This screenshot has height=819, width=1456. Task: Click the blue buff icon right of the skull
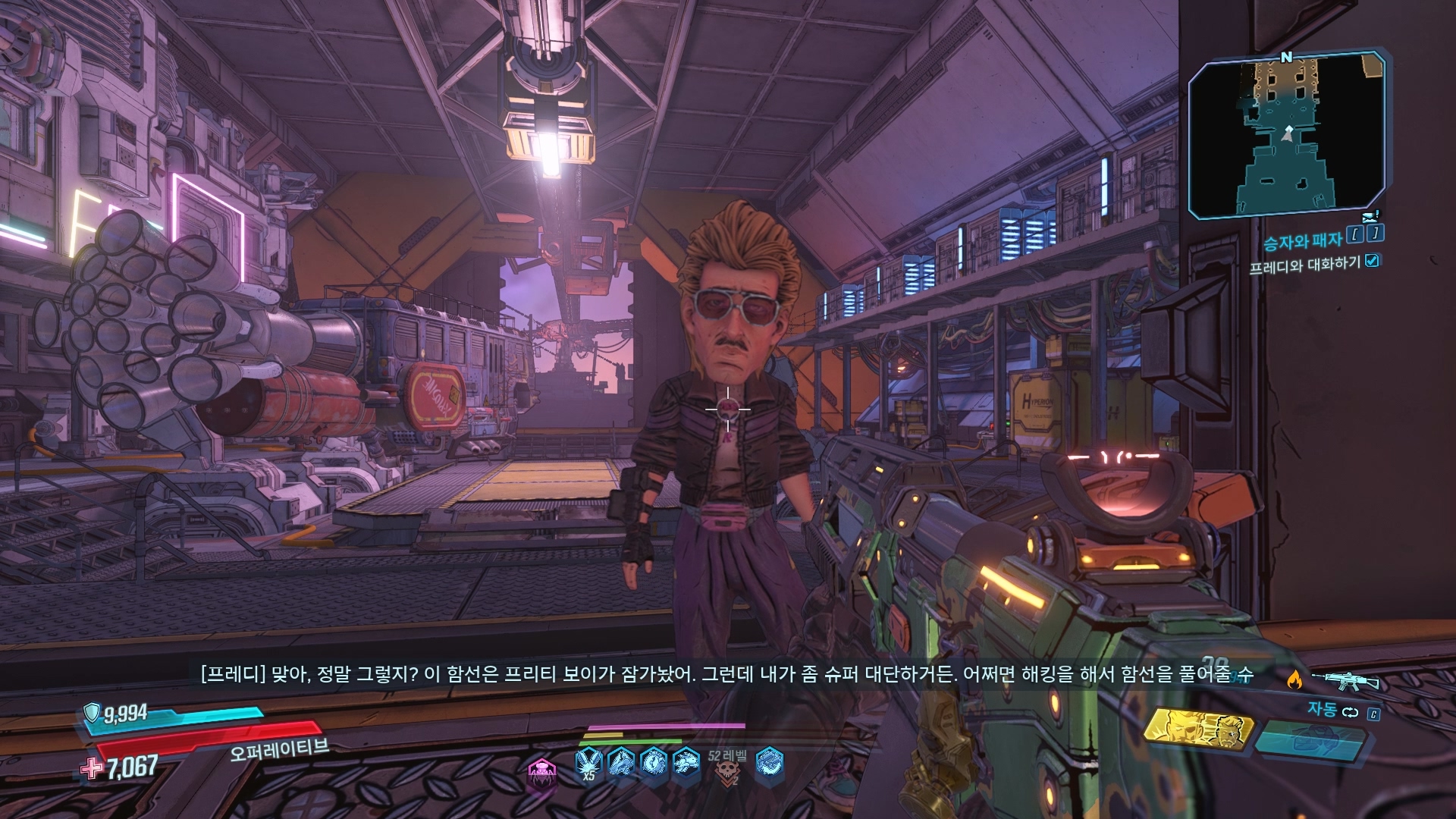tap(769, 761)
